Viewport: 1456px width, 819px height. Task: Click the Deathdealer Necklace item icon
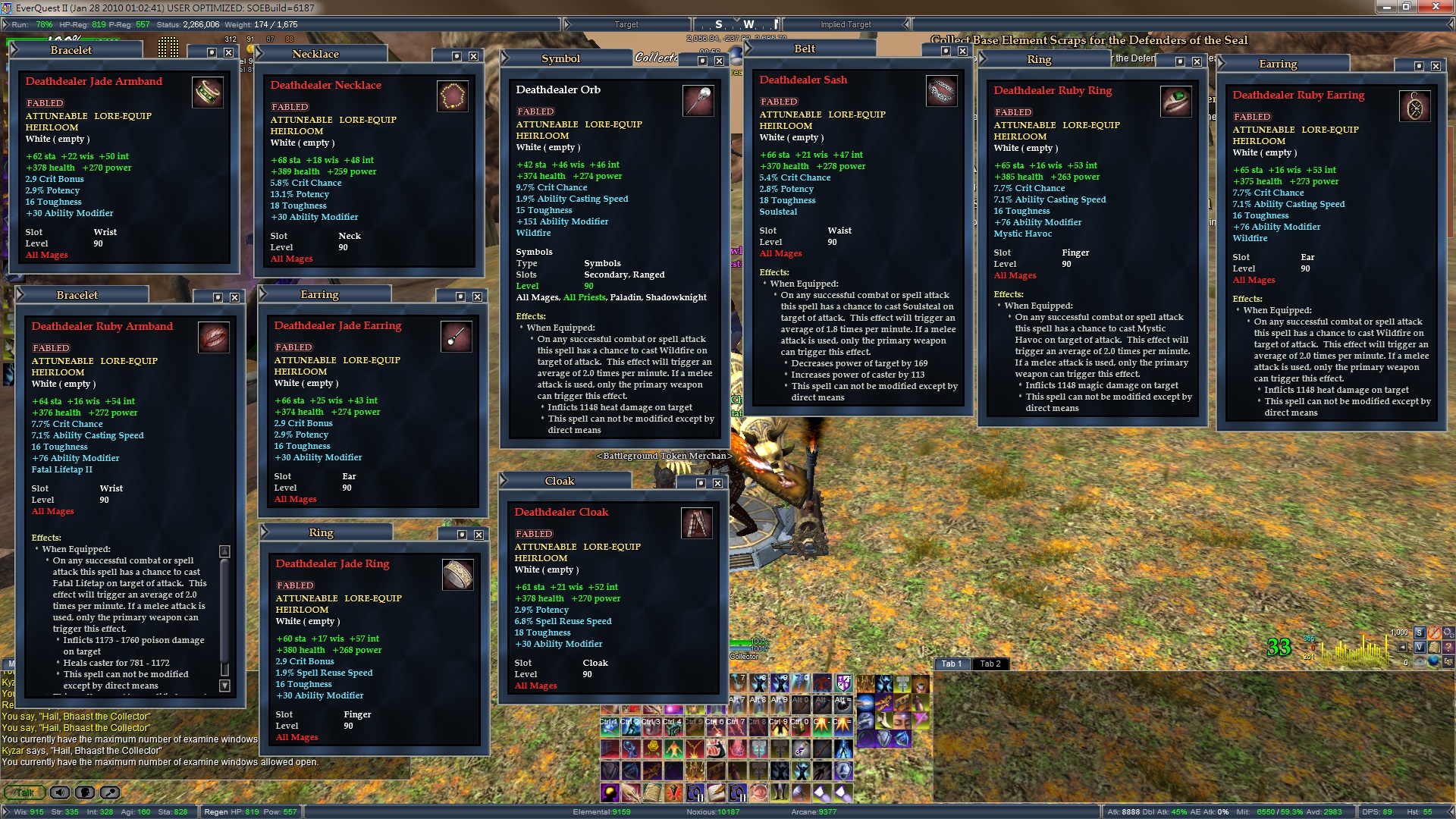pyautogui.click(x=453, y=96)
